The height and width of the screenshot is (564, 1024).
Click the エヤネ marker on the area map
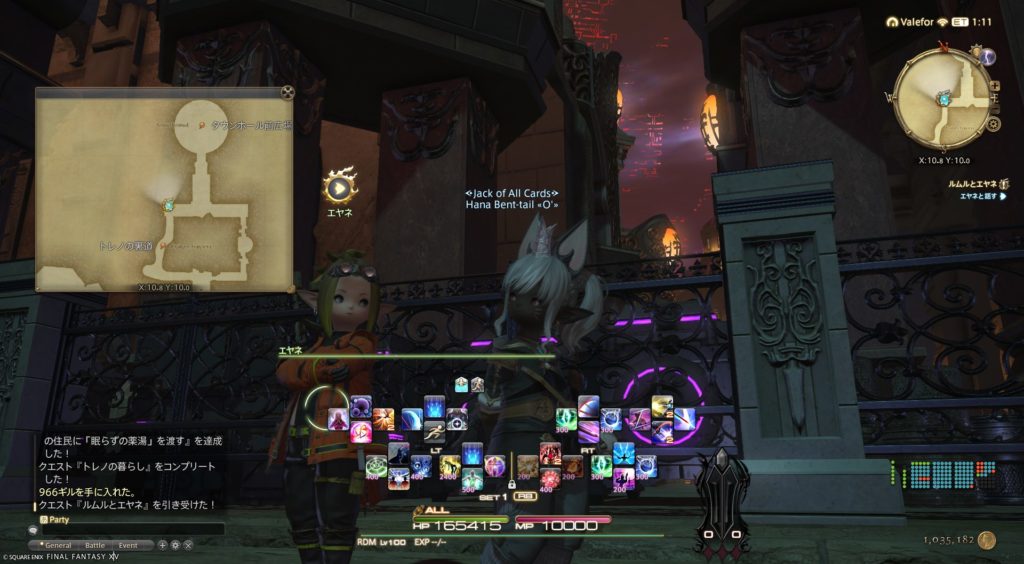[x=169, y=205]
